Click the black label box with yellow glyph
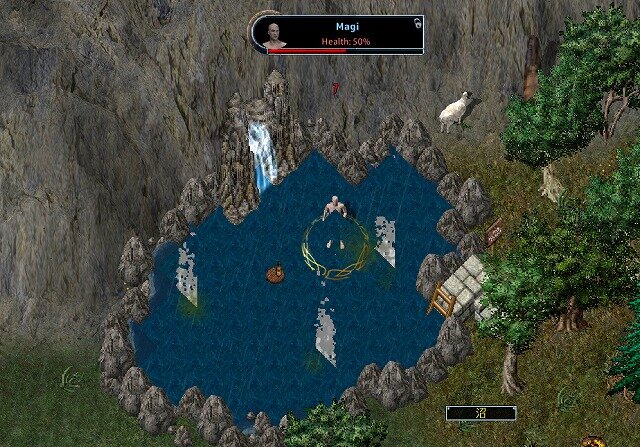This screenshot has width=640, height=447. [481, 412]
